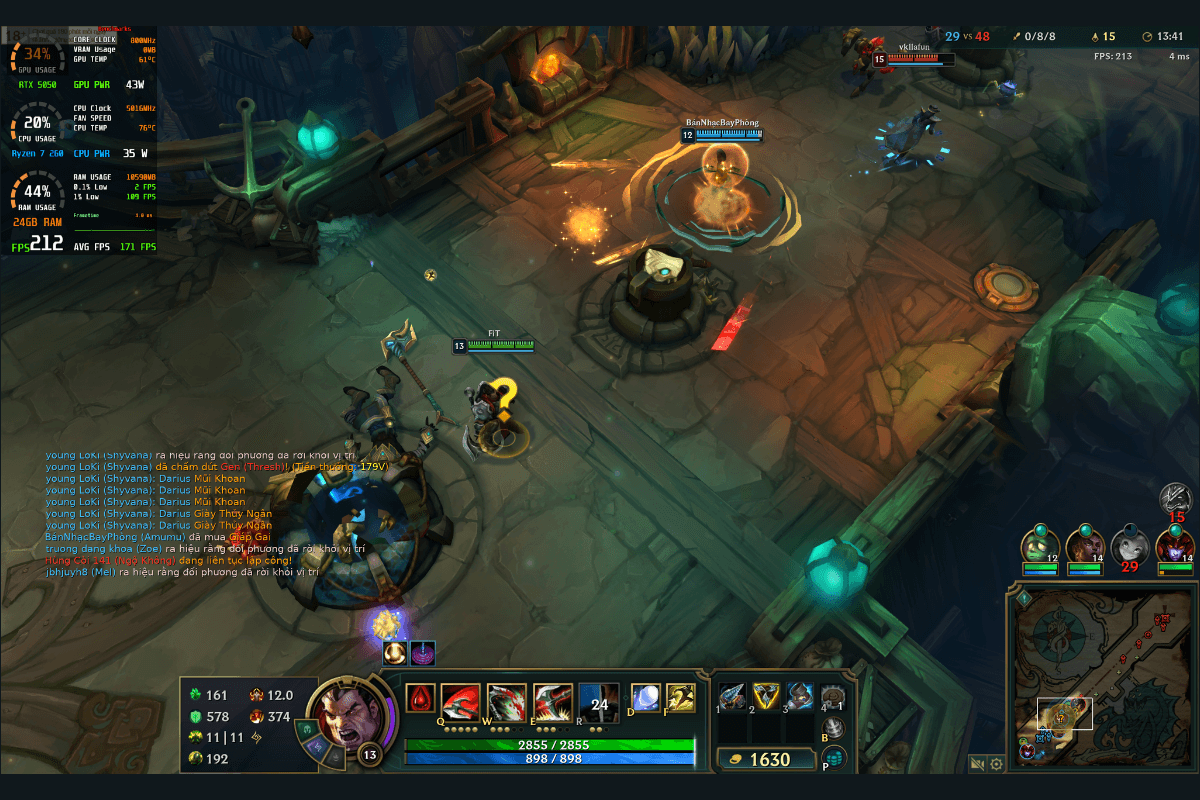Open settings with the gear beside the minimap

996,765
